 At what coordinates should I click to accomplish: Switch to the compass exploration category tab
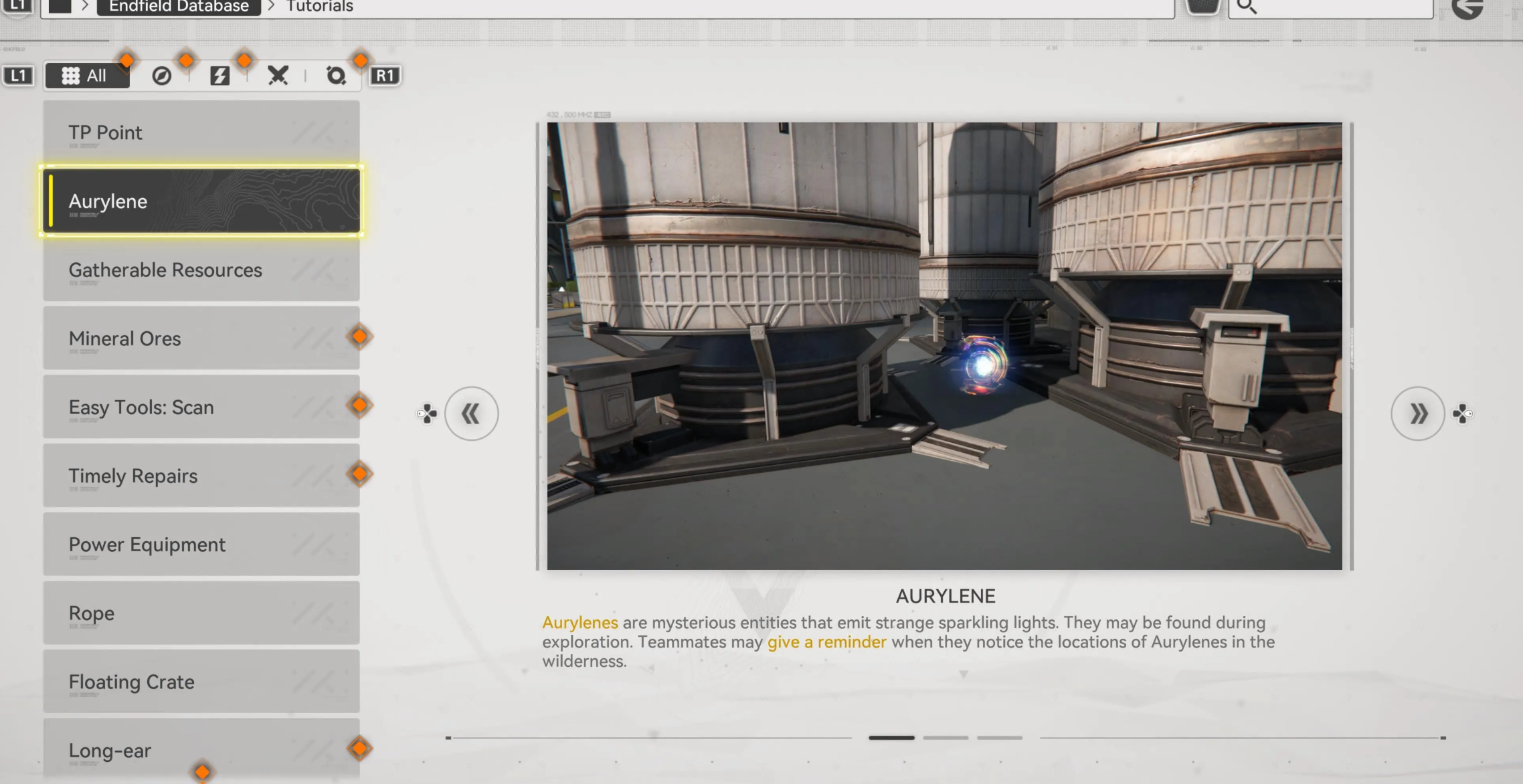point(161,76)
